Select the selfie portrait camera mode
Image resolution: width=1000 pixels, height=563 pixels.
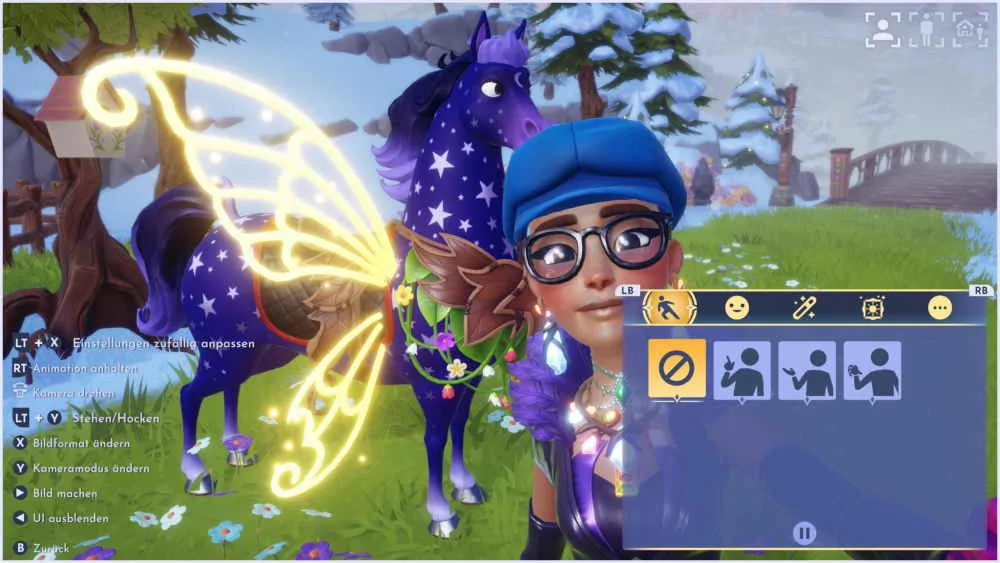882,29
